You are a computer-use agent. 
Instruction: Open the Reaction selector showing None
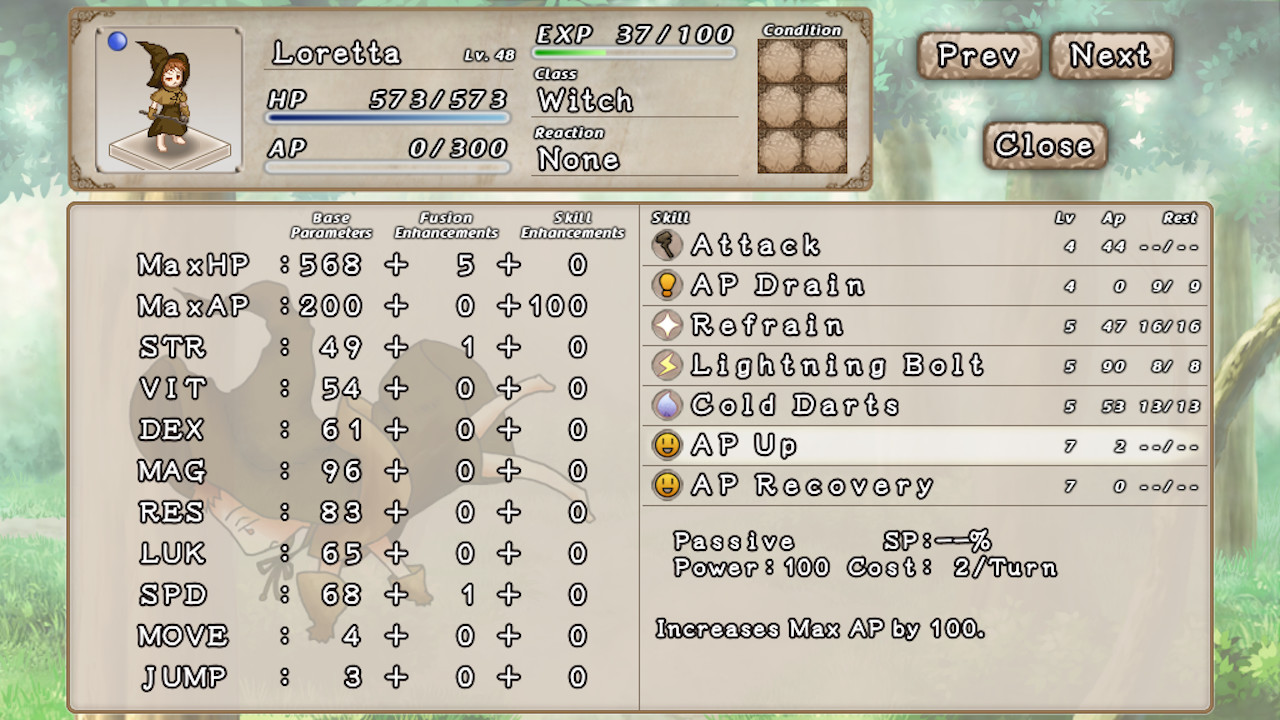tap(580, 158)
